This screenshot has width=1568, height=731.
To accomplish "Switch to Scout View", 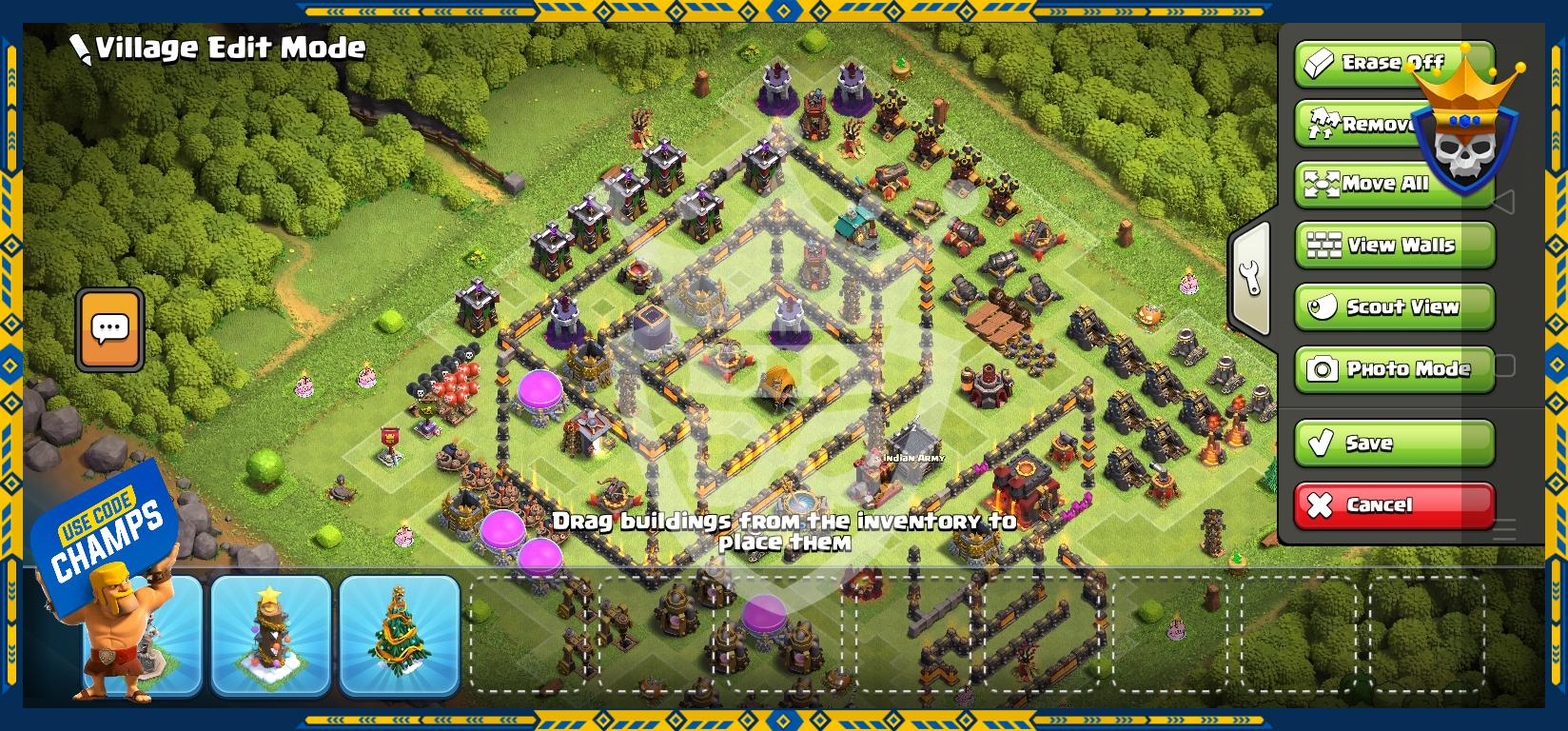I will click(1395, 306).
